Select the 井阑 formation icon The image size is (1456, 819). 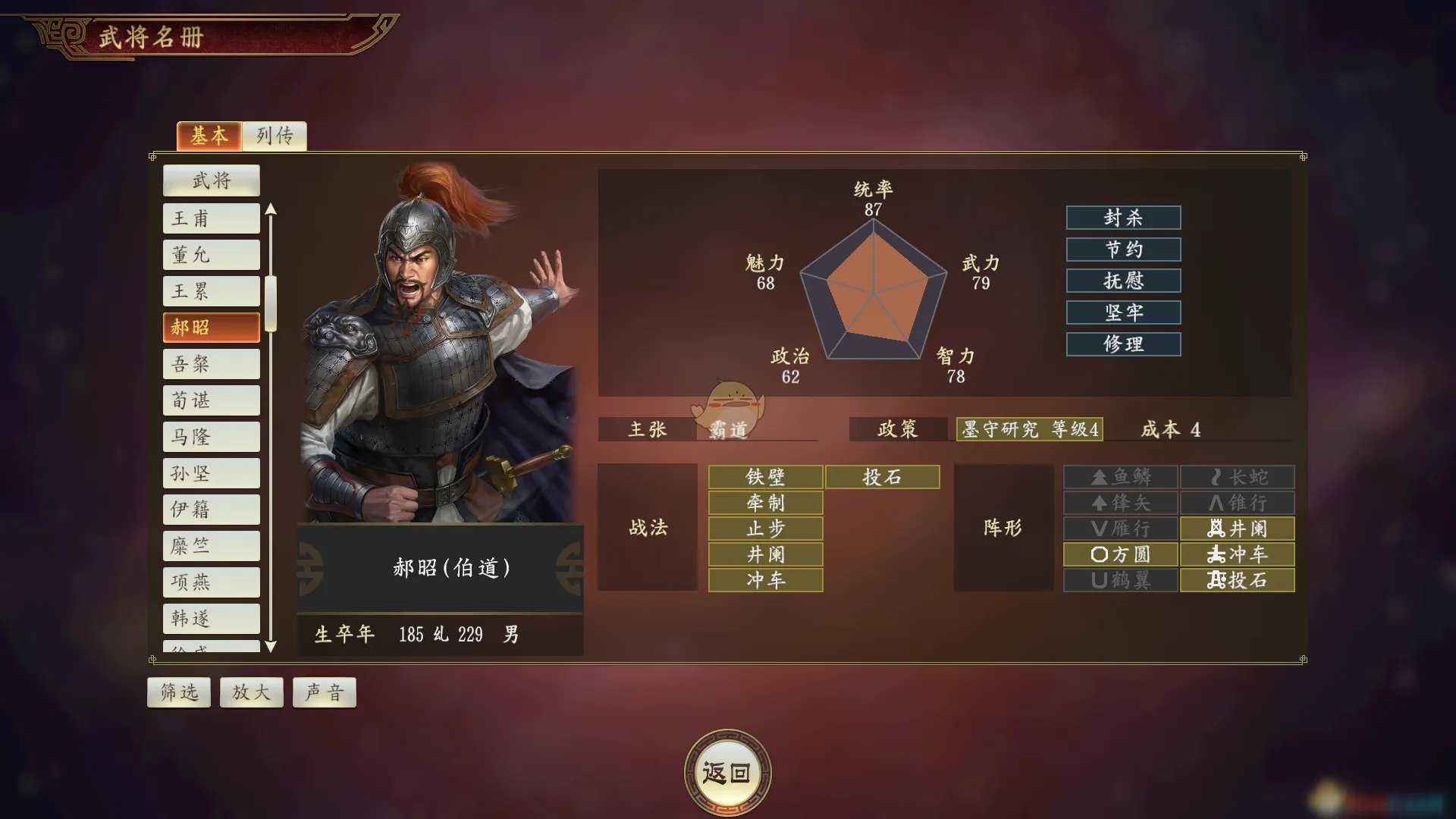[x=1236, y=529]
